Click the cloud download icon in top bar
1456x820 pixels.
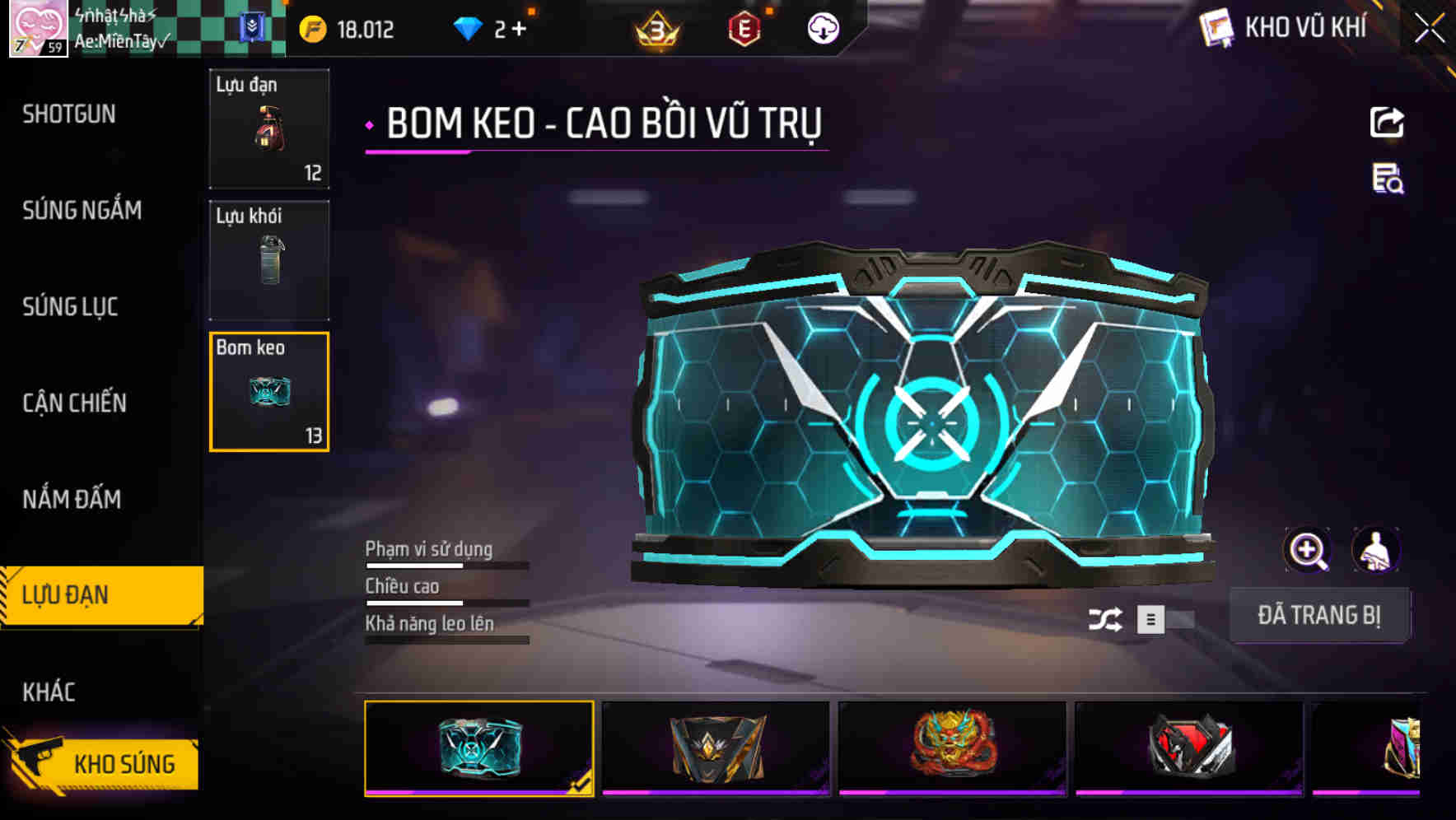point(821,29)
